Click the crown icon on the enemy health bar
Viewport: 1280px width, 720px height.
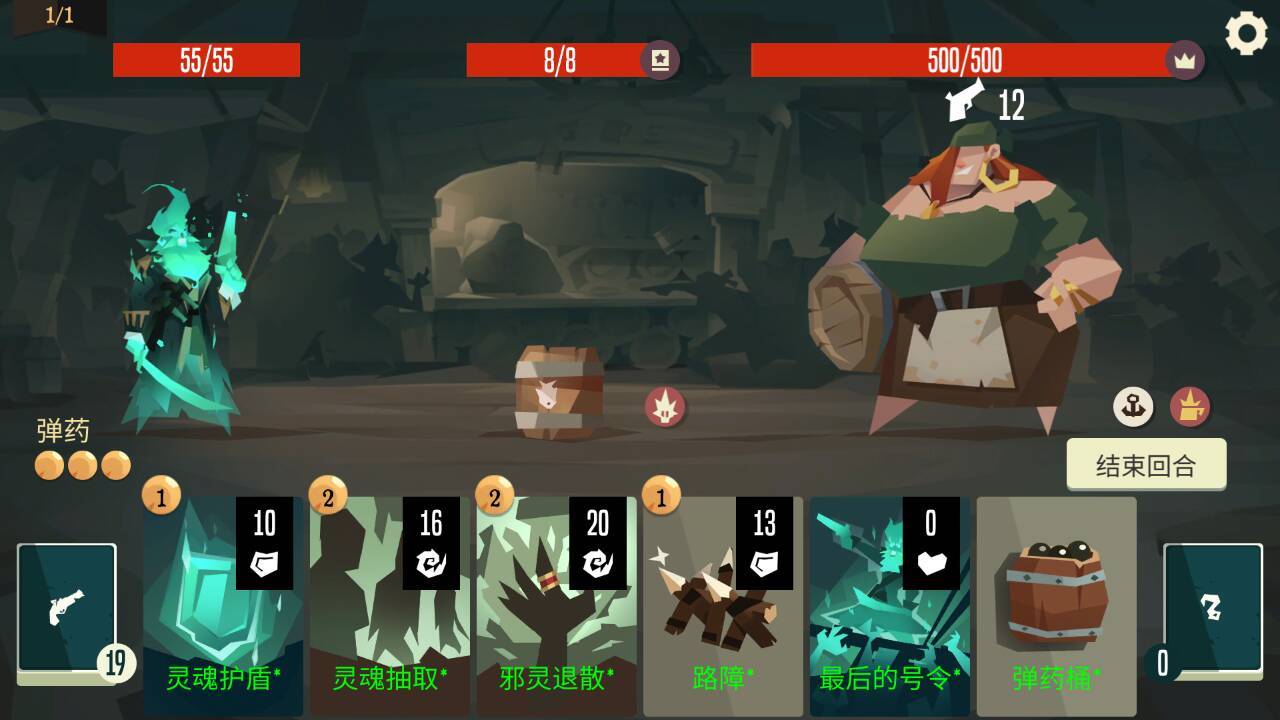(1185, 59)
